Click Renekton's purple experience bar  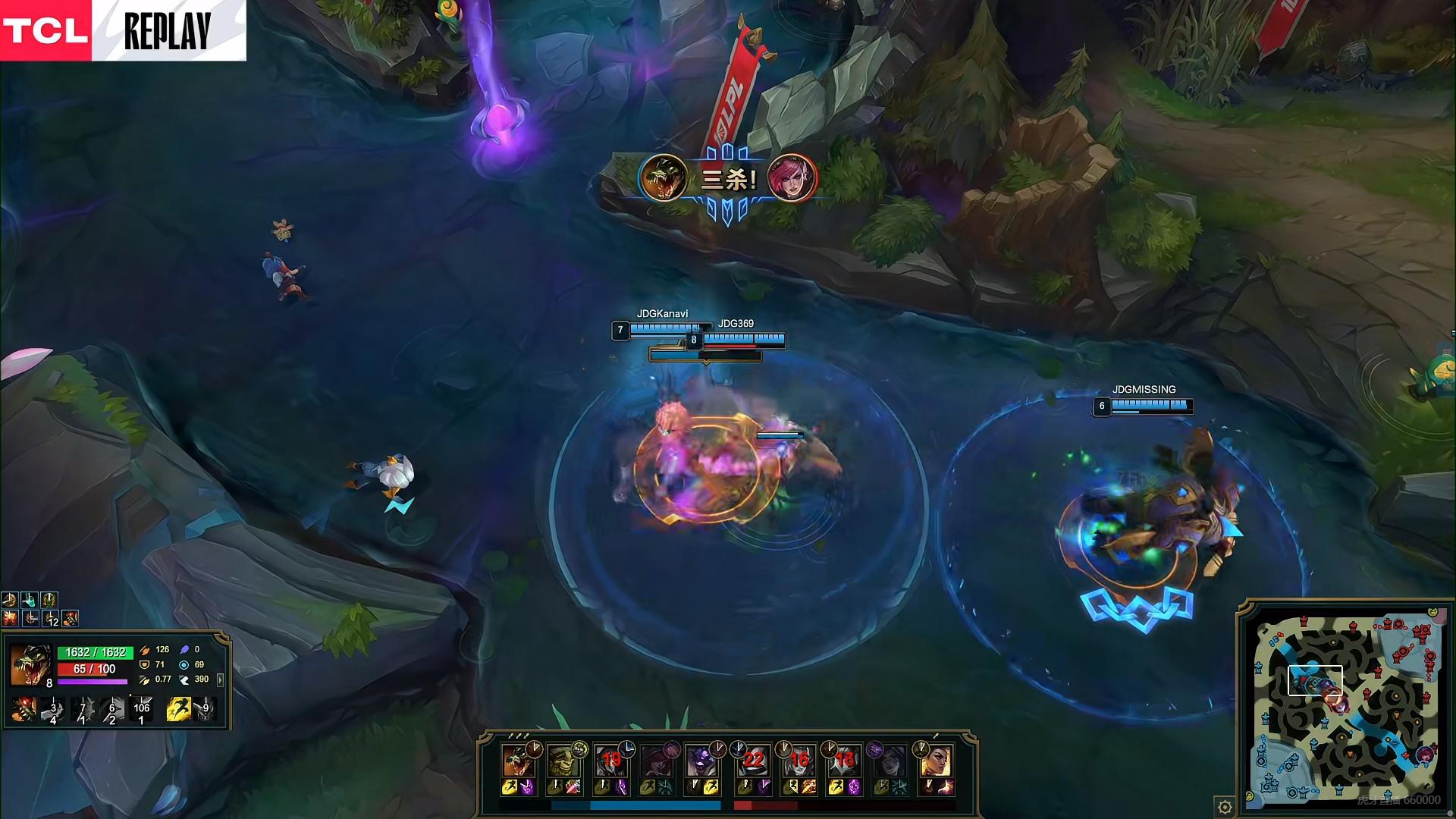coord(93,682)
